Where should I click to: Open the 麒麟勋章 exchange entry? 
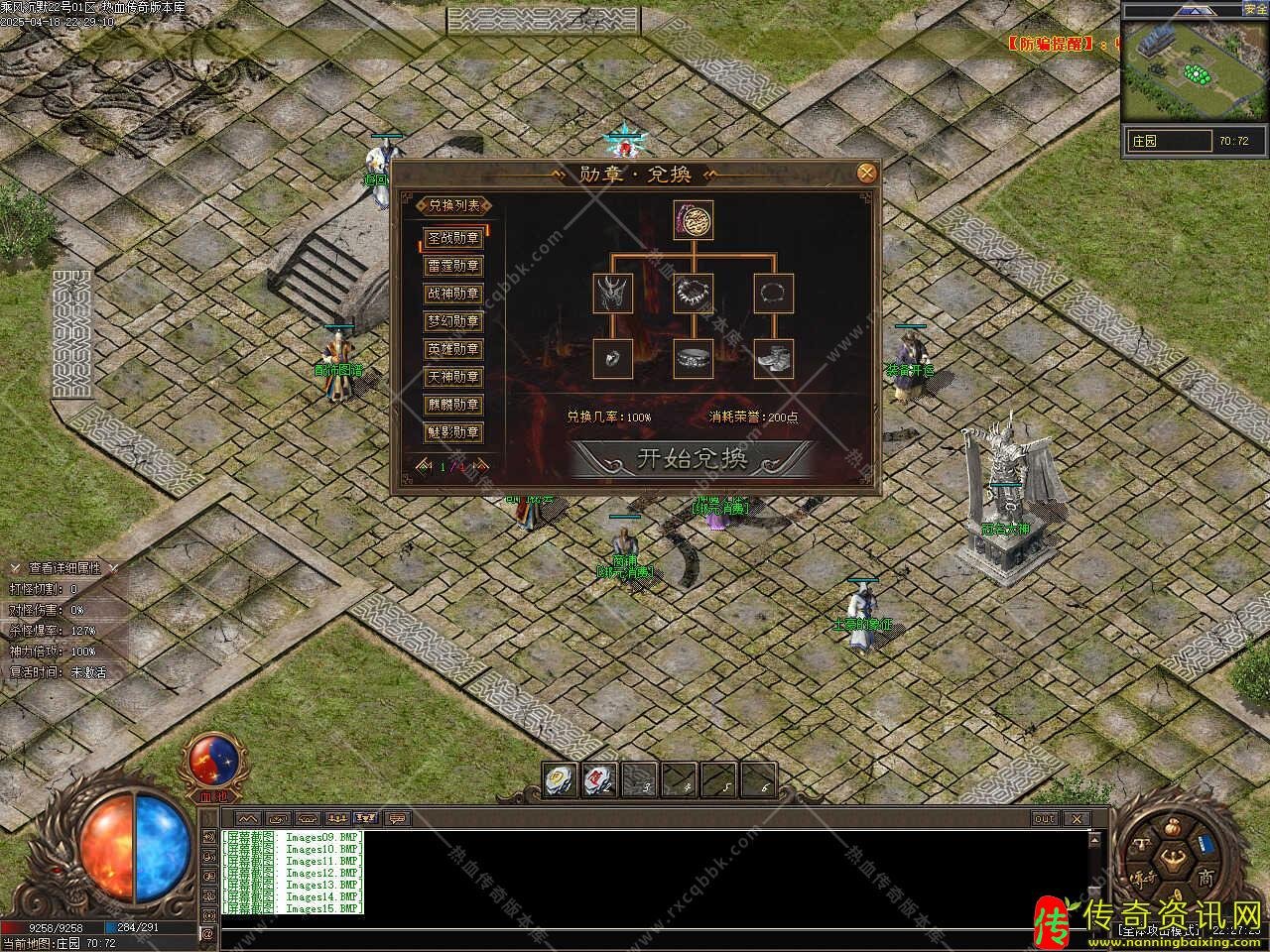click(452, 406)
